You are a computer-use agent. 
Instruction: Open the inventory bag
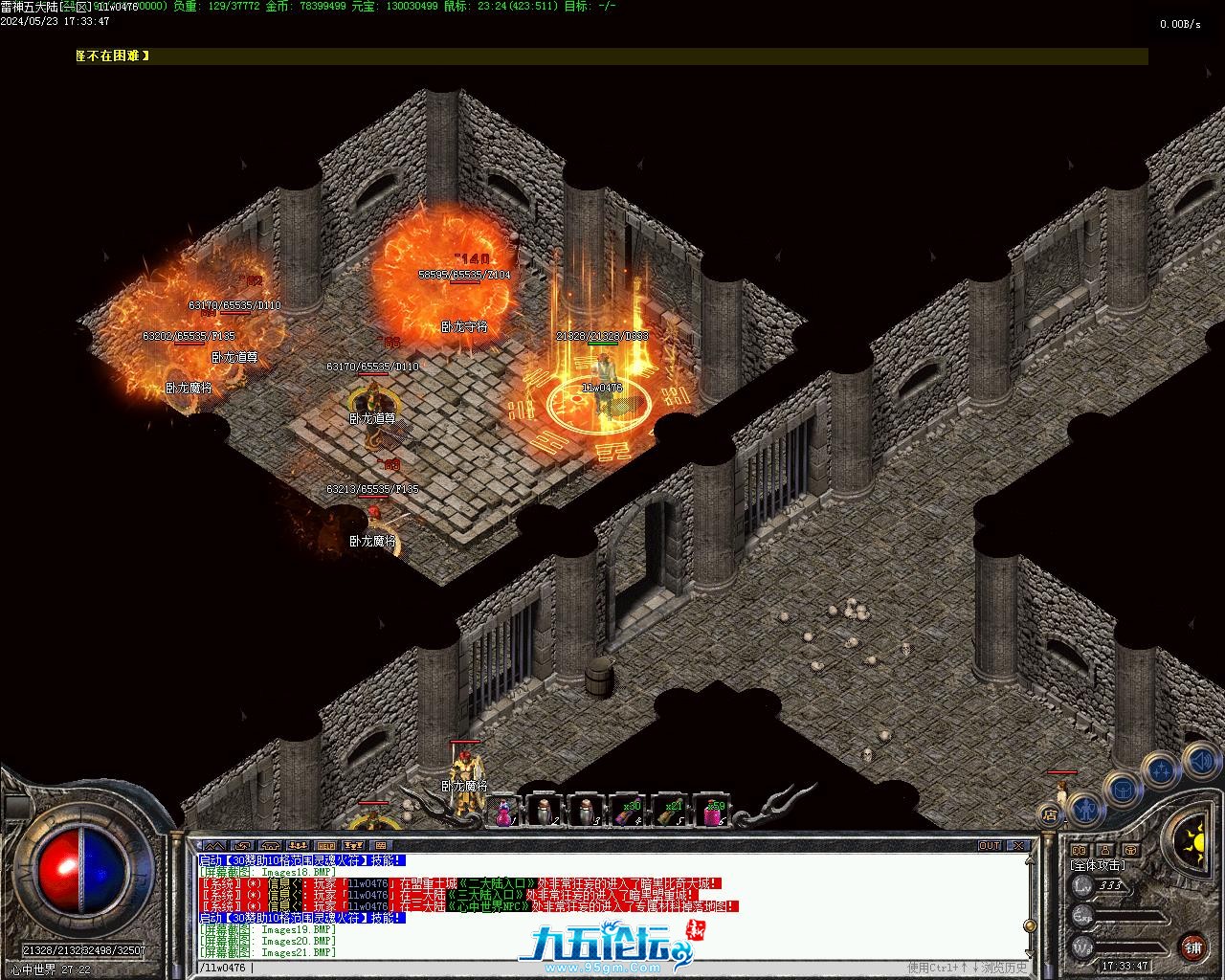[x=1122, y=789]
